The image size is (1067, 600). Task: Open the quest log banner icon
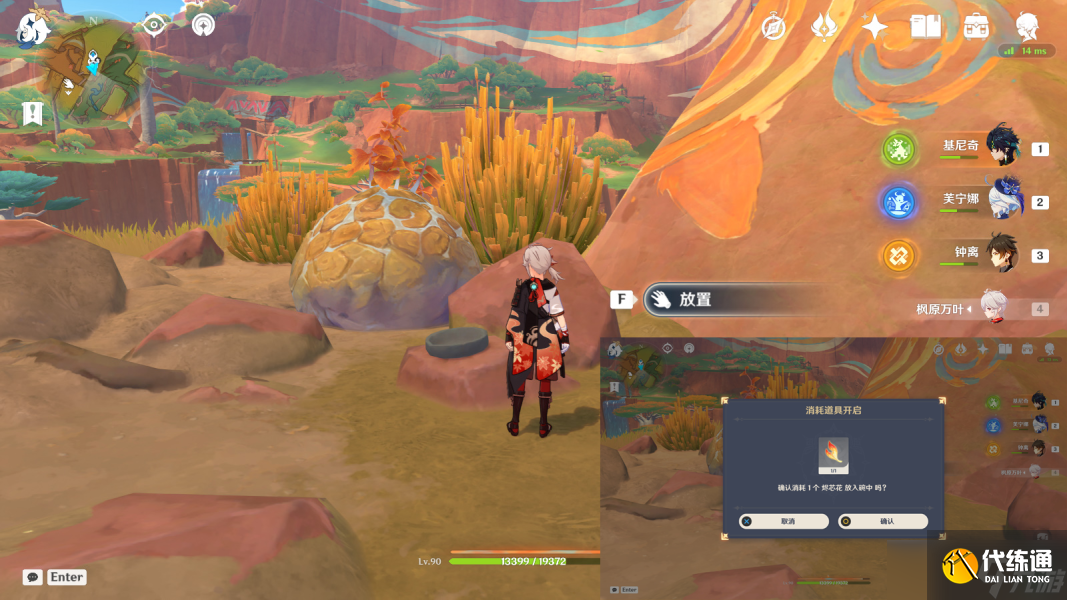click(33, 113)
